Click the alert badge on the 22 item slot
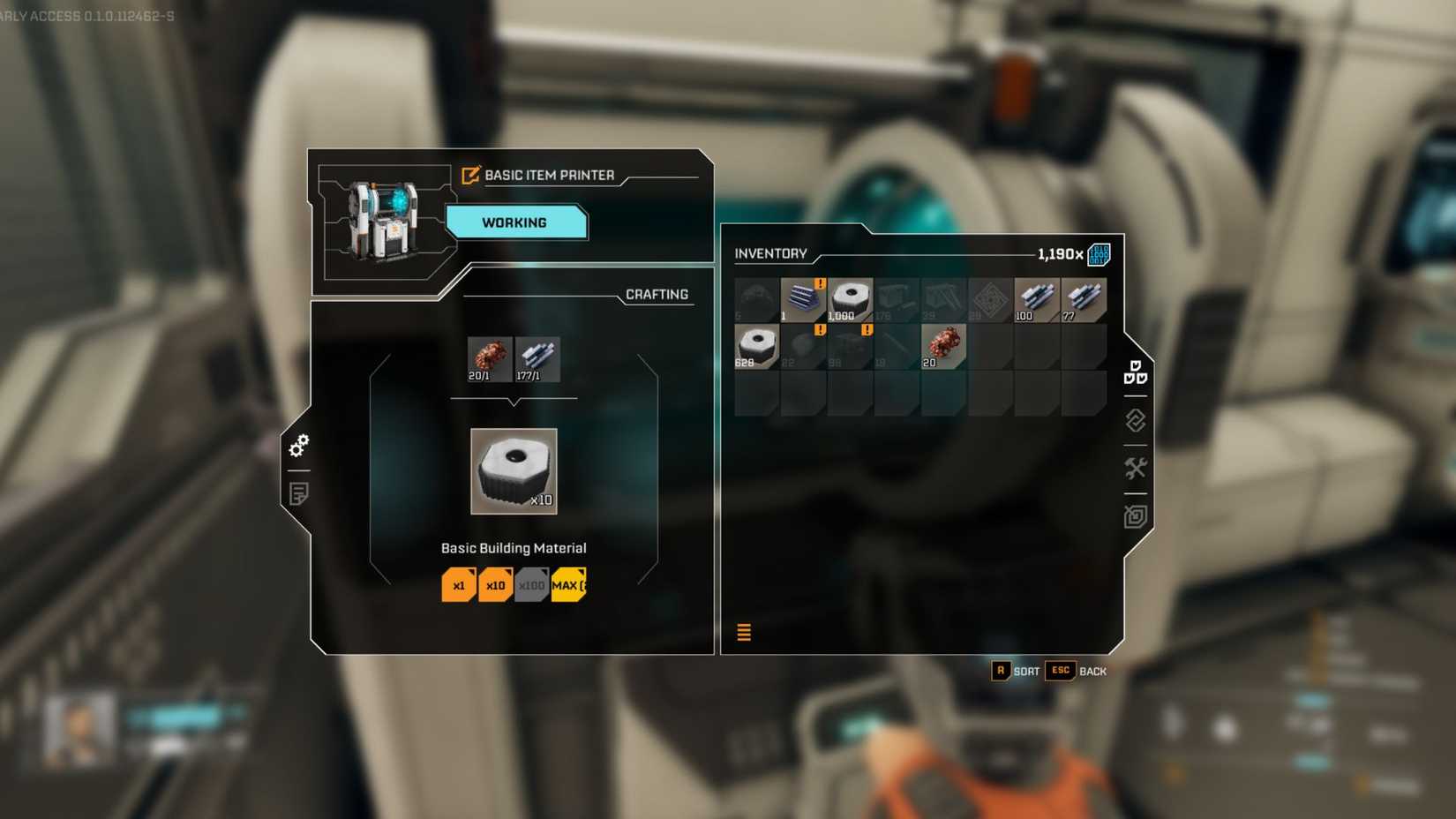The image size is (1456, 819). pyautogui.click(x=819, y=331)
